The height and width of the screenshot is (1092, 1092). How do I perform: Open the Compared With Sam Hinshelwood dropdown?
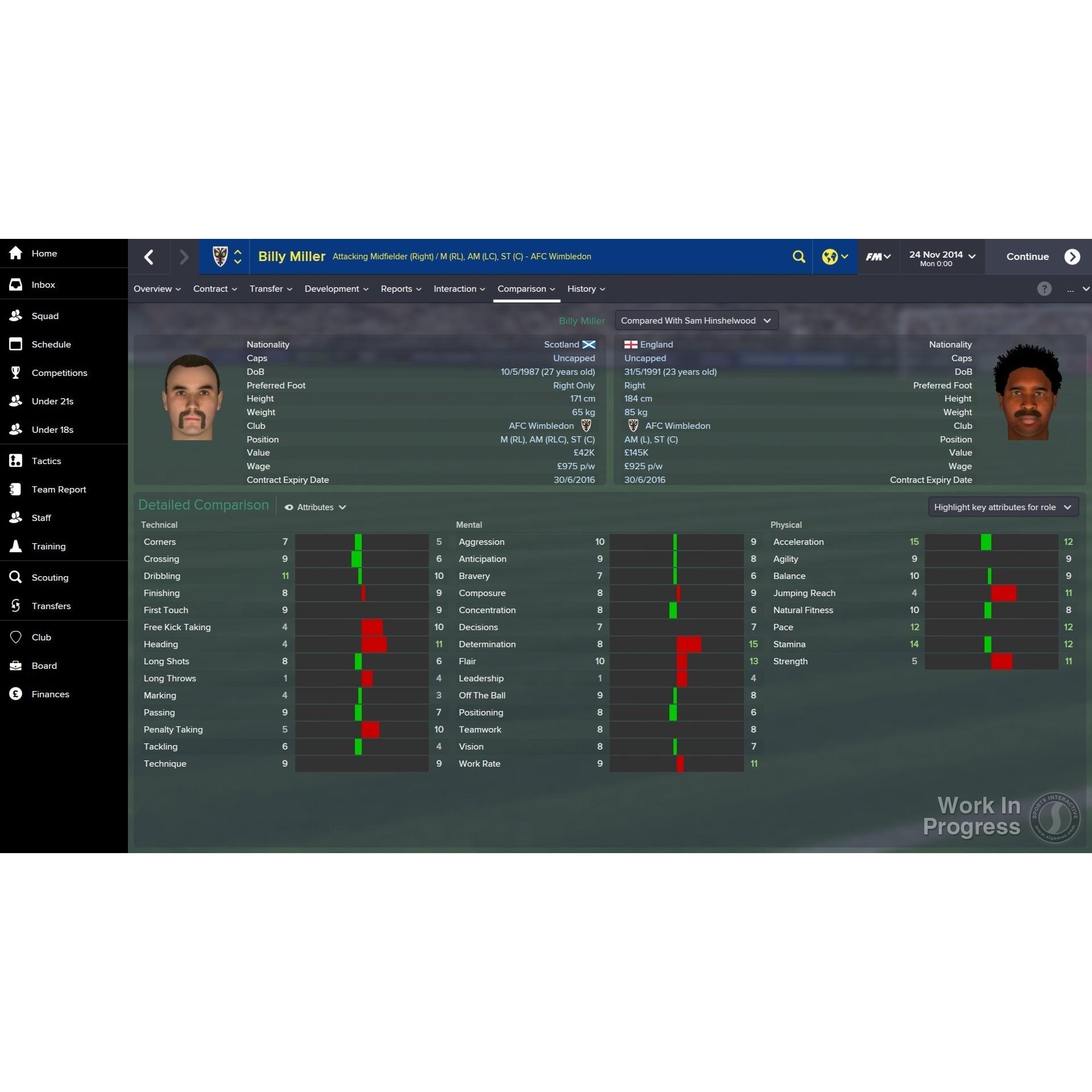click(696, 321)
